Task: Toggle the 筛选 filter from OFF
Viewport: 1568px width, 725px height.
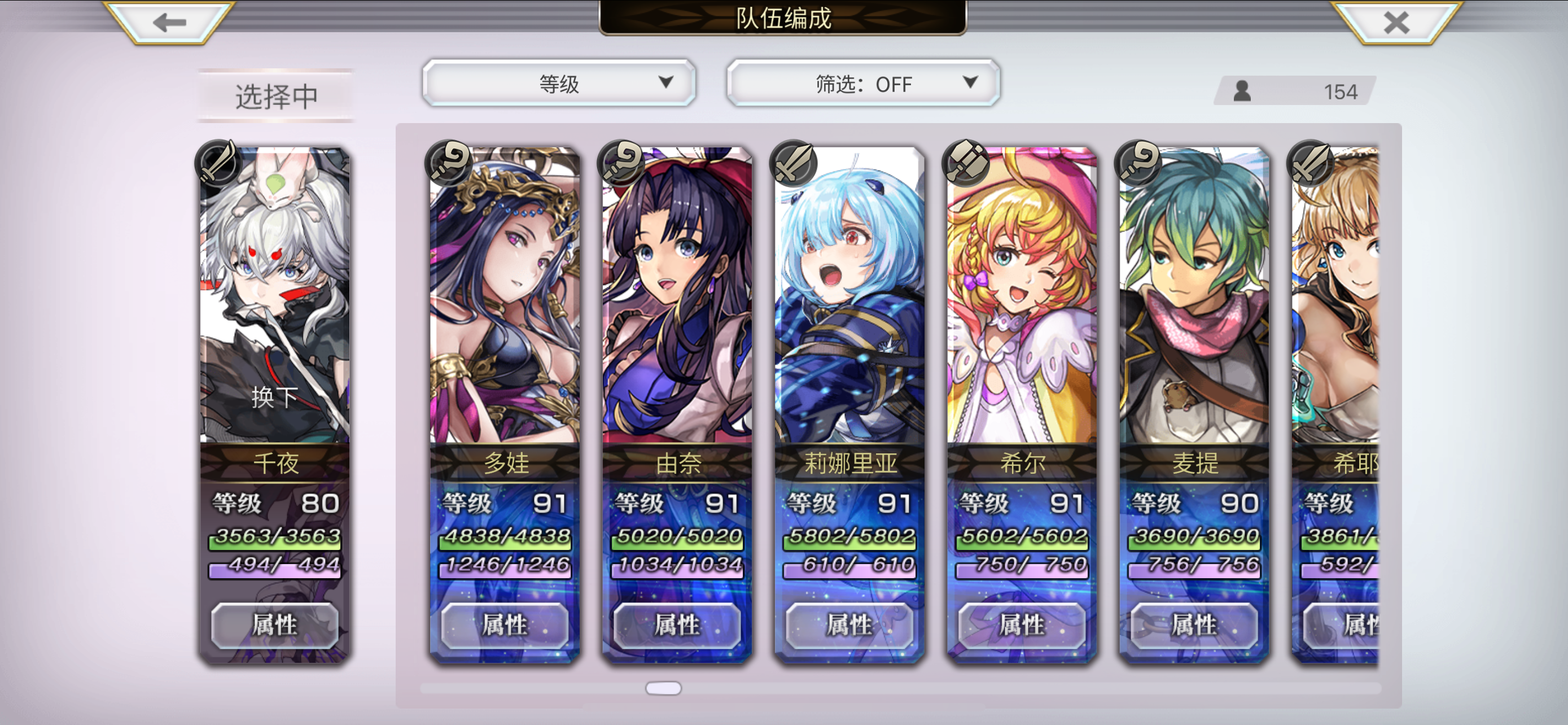Action: pyautogui.click(x=863, y=84)
